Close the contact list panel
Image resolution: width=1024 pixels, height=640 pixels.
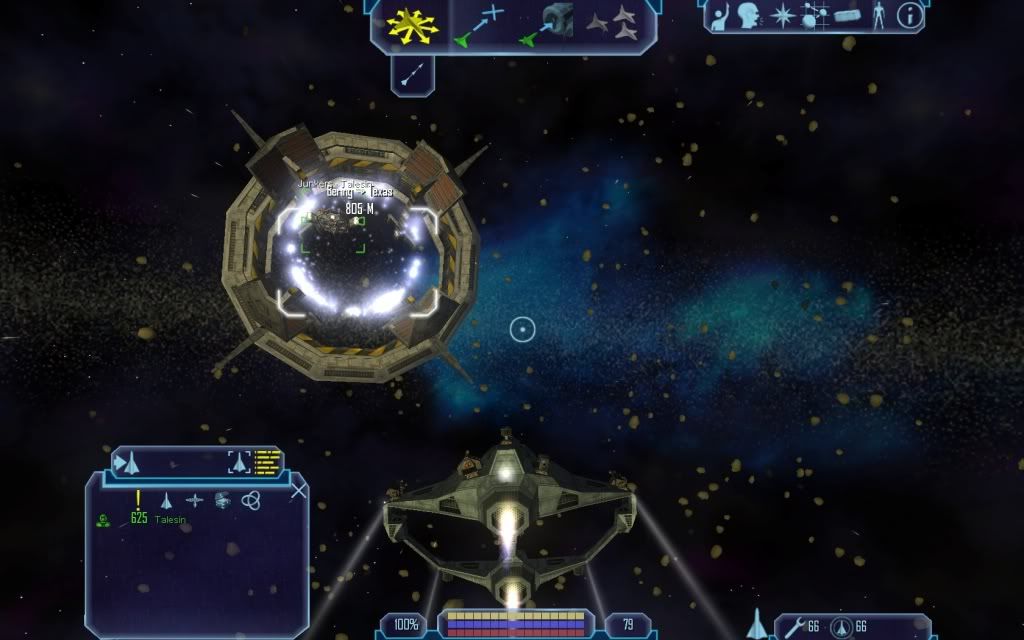298,490
